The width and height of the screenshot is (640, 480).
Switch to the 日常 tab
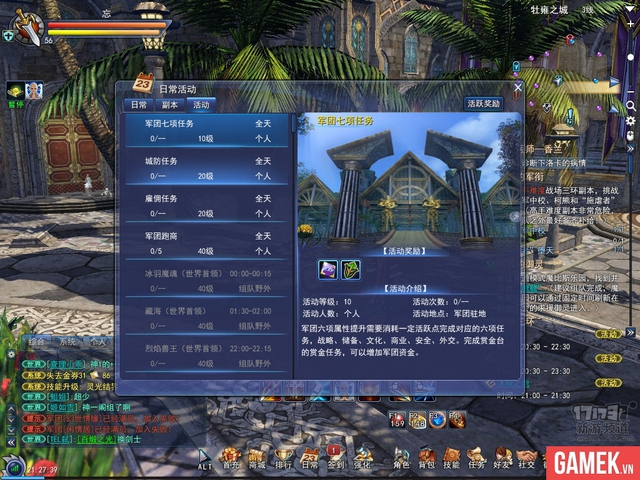click(138, 104)
